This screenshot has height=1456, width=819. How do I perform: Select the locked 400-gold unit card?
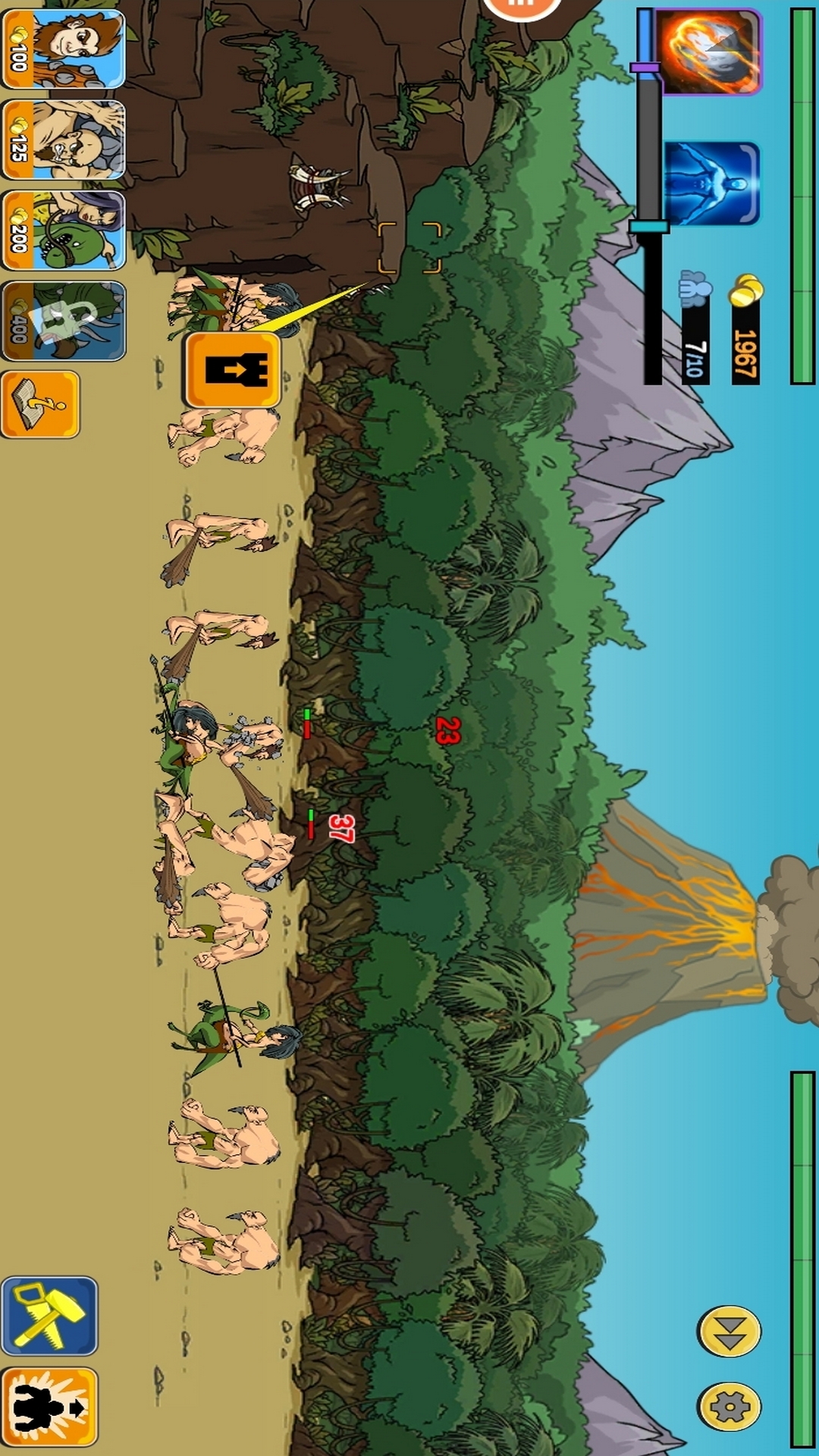(63, 321)
